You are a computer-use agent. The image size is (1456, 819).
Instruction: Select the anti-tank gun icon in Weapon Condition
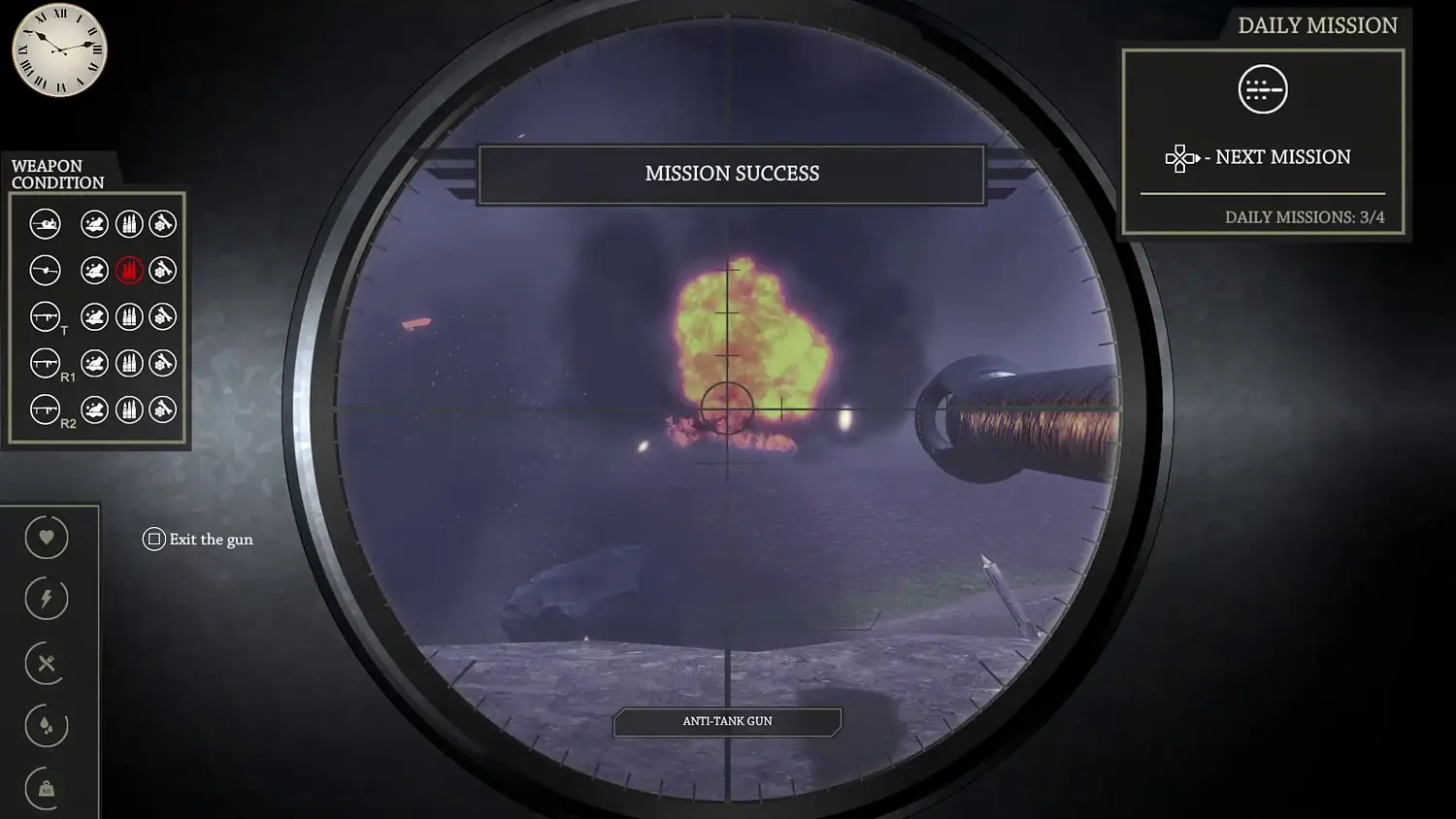(x=45, y=223)
